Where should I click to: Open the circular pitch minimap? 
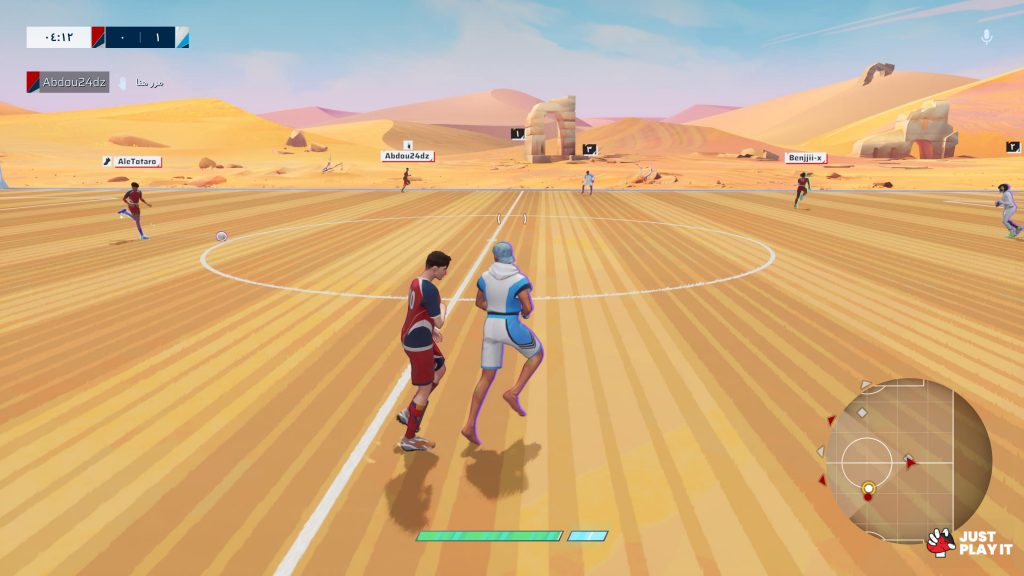(x=907, y=460)
